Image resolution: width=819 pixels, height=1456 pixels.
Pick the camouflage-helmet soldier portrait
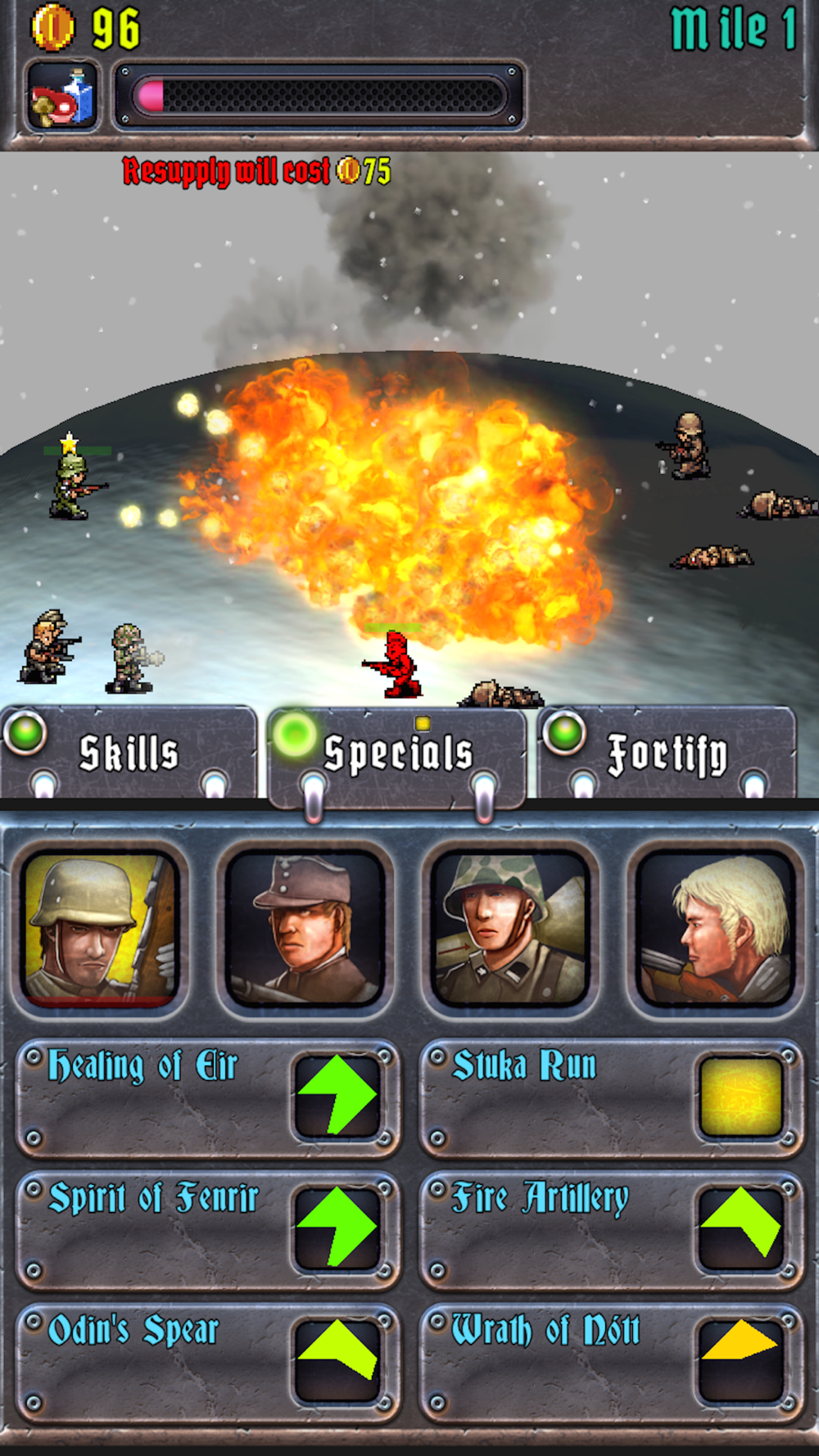(x=509, y=929)
